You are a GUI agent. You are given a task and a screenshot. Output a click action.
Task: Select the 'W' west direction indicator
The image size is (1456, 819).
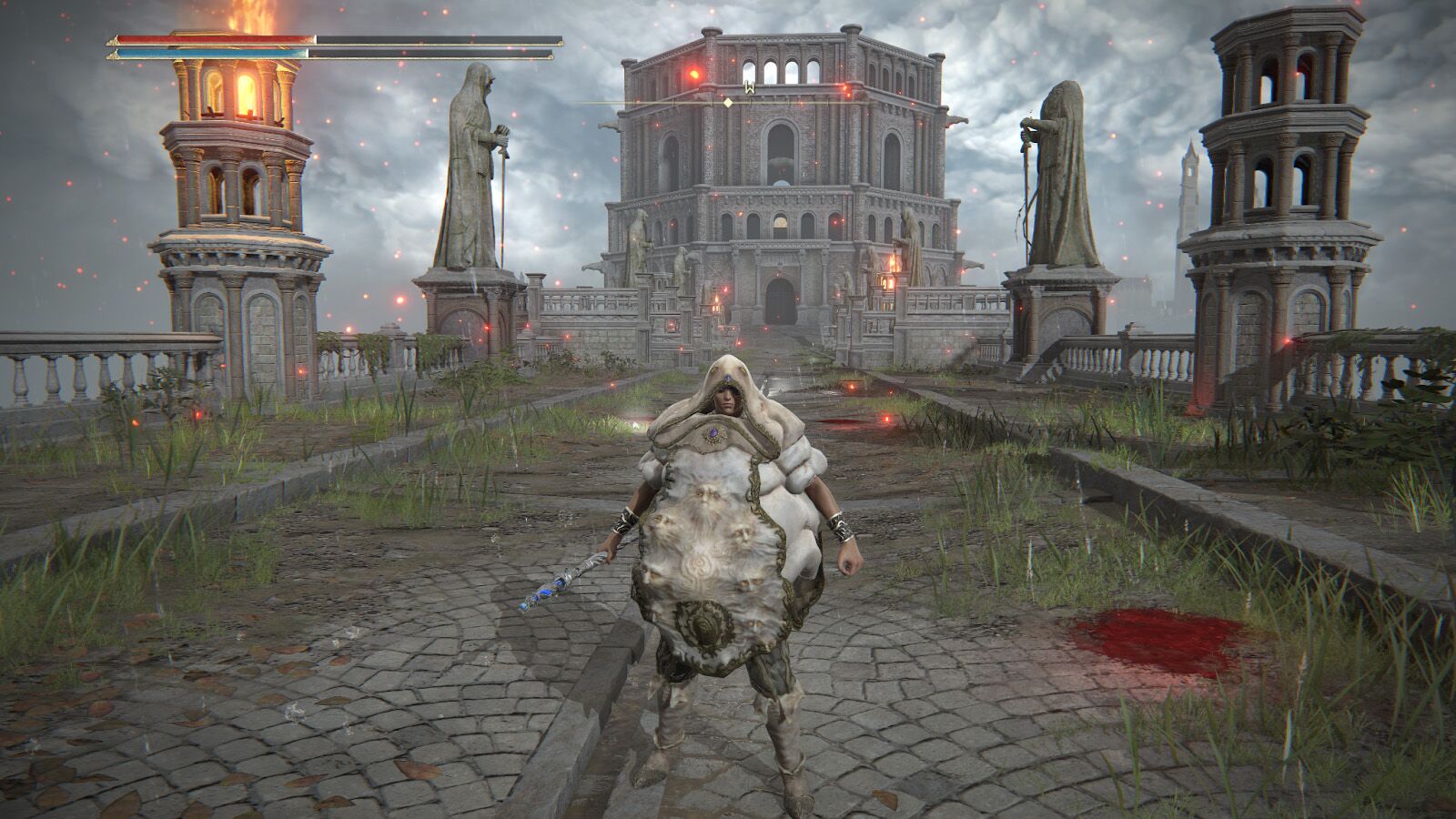pyautogui.click(x=749, y=86)
